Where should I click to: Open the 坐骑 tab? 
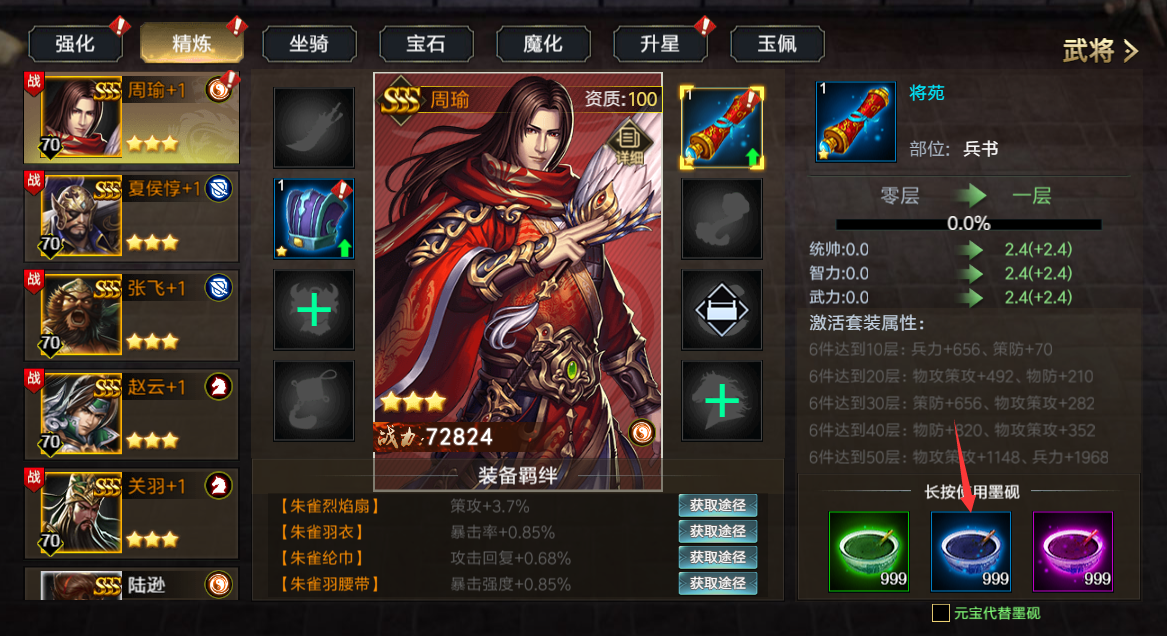coord(309,44)
